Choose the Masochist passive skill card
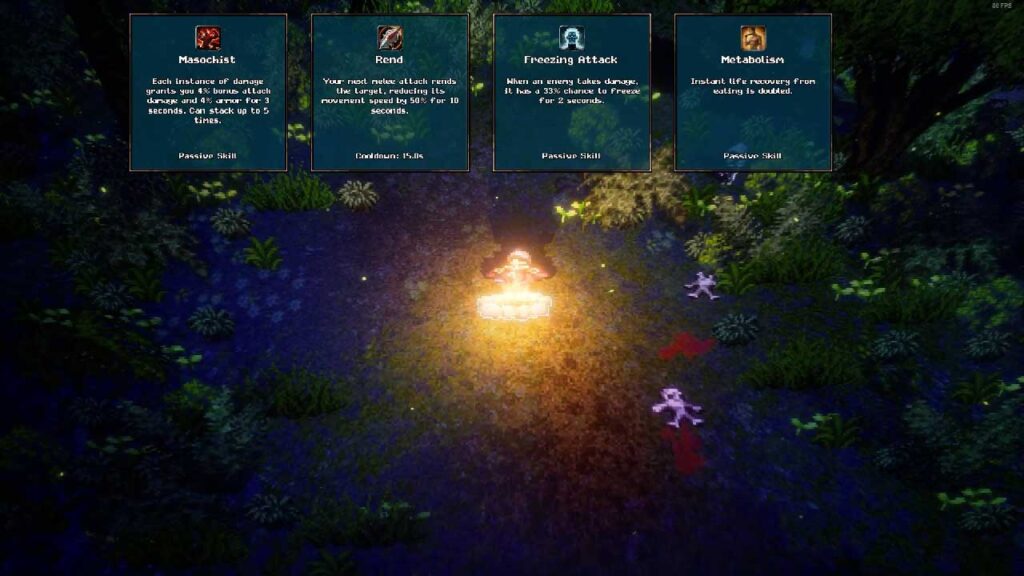The height and width of the screenshot is (576, 1024). (x=208, y=92)
